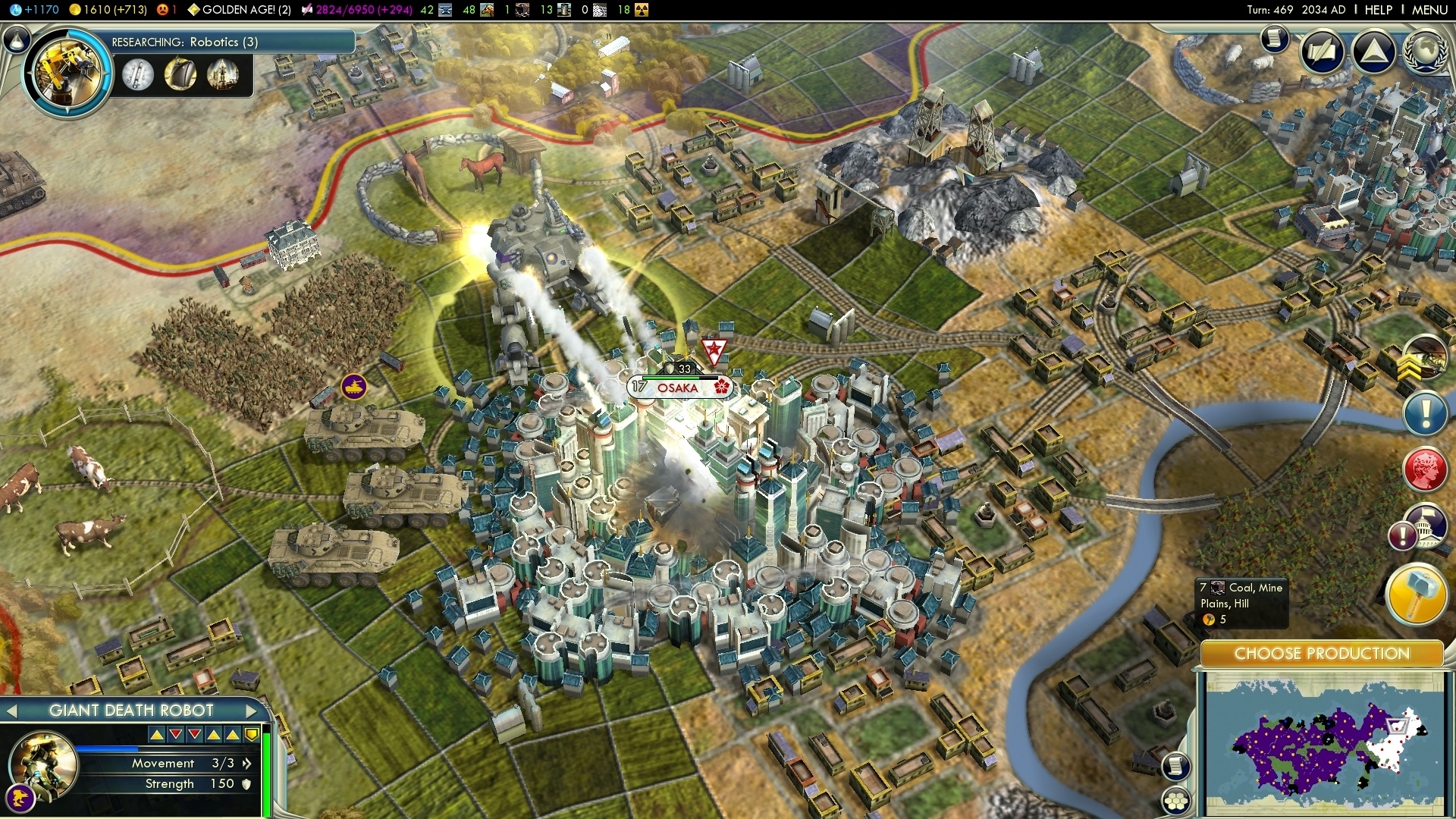
Task: Toggle the hex grid minimap option
Action: (1176, 801)
